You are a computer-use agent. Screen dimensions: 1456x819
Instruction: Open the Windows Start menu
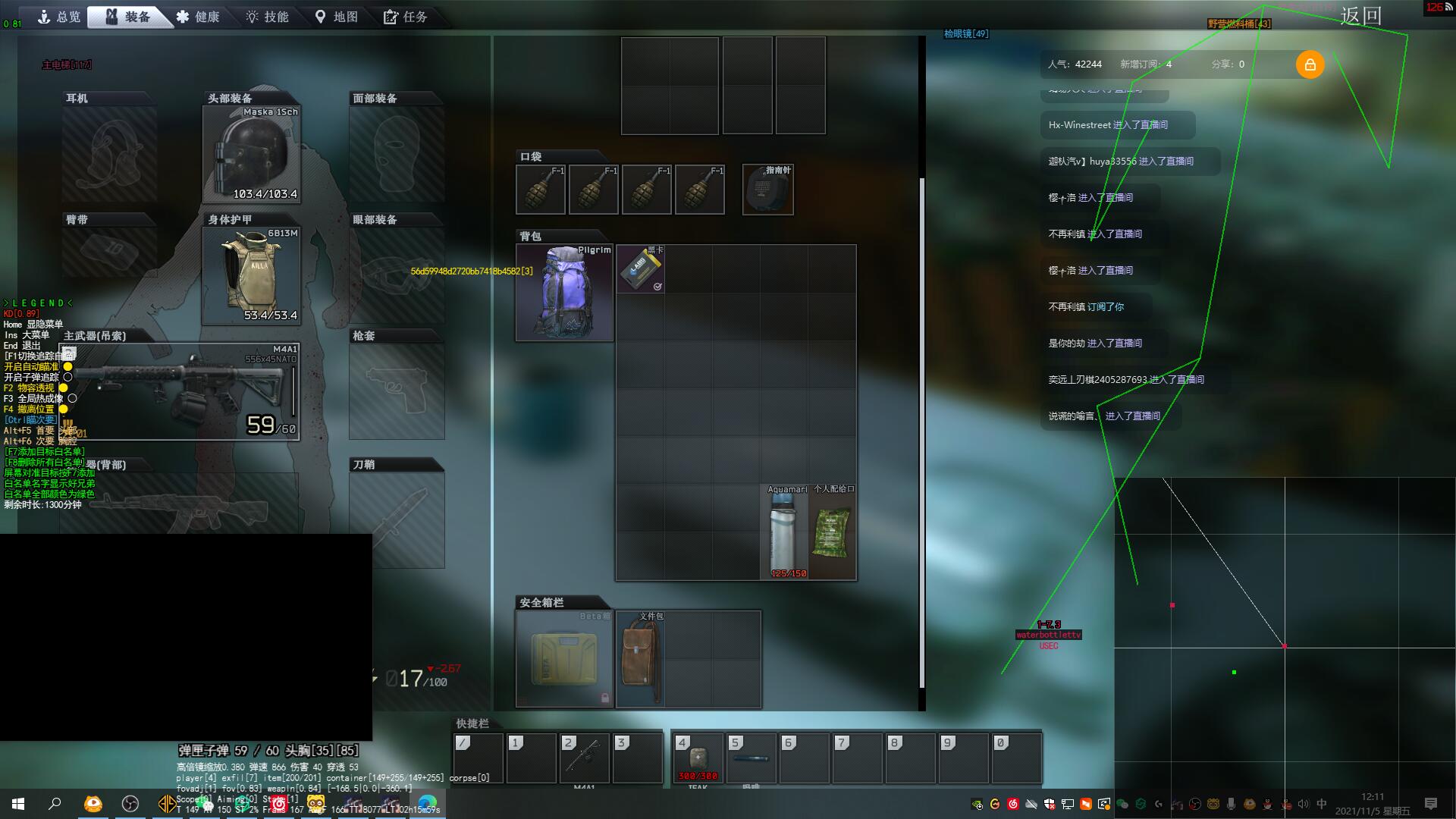click(x=18, y=804)
